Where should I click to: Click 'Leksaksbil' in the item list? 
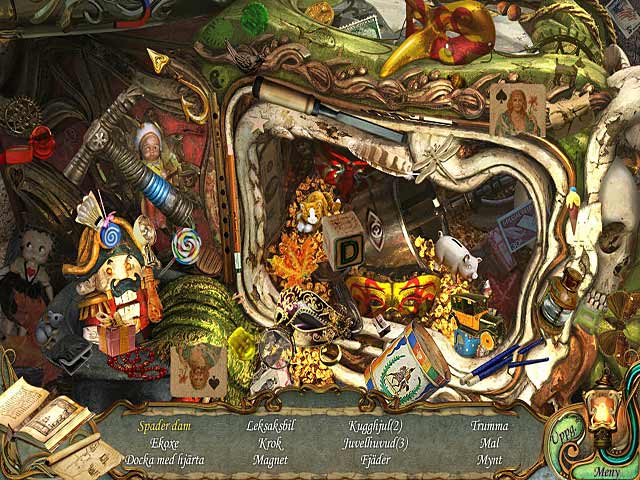click(x=270, y=426)
